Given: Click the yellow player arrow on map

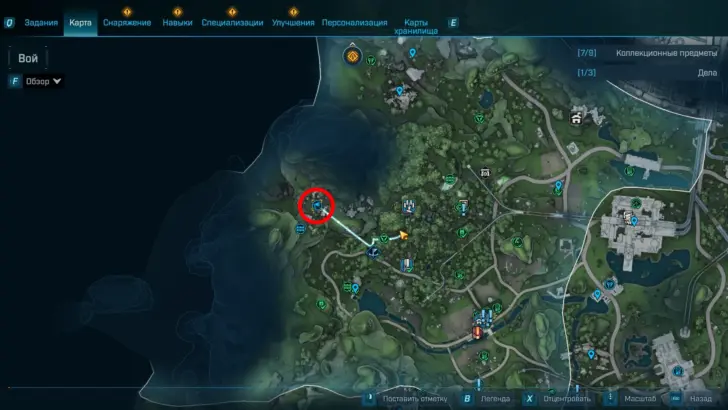Looking at the screenshot, I should 404,236.
